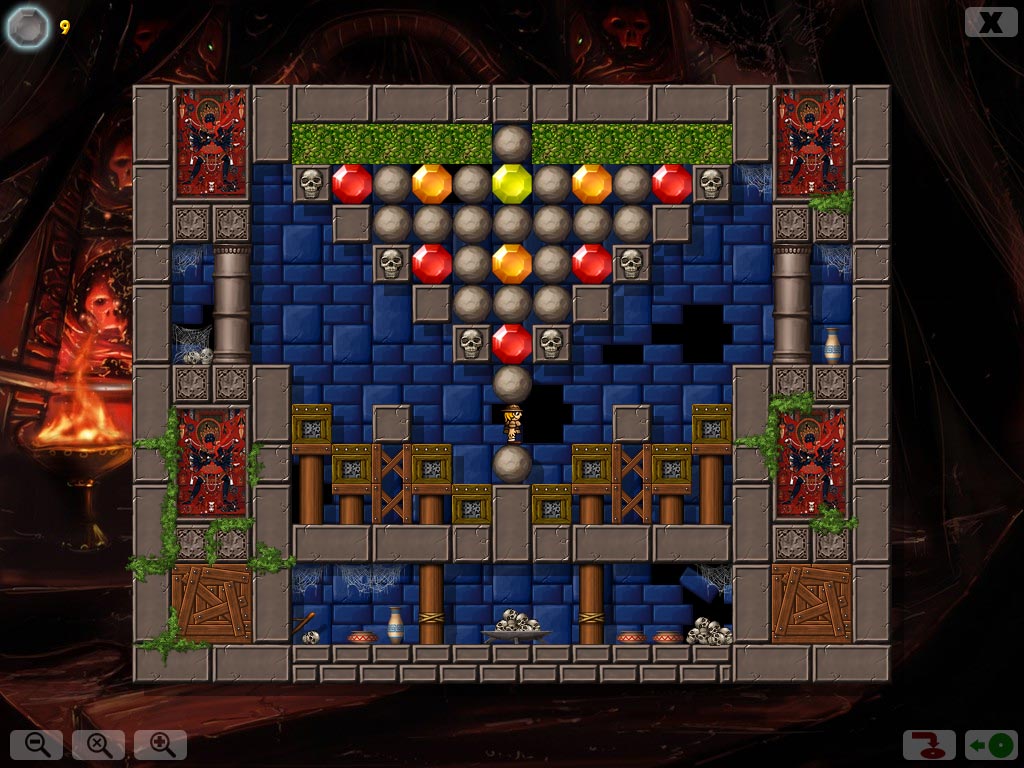Click the green load-from-disc button
1024x768 pixels.
[991, 745]
